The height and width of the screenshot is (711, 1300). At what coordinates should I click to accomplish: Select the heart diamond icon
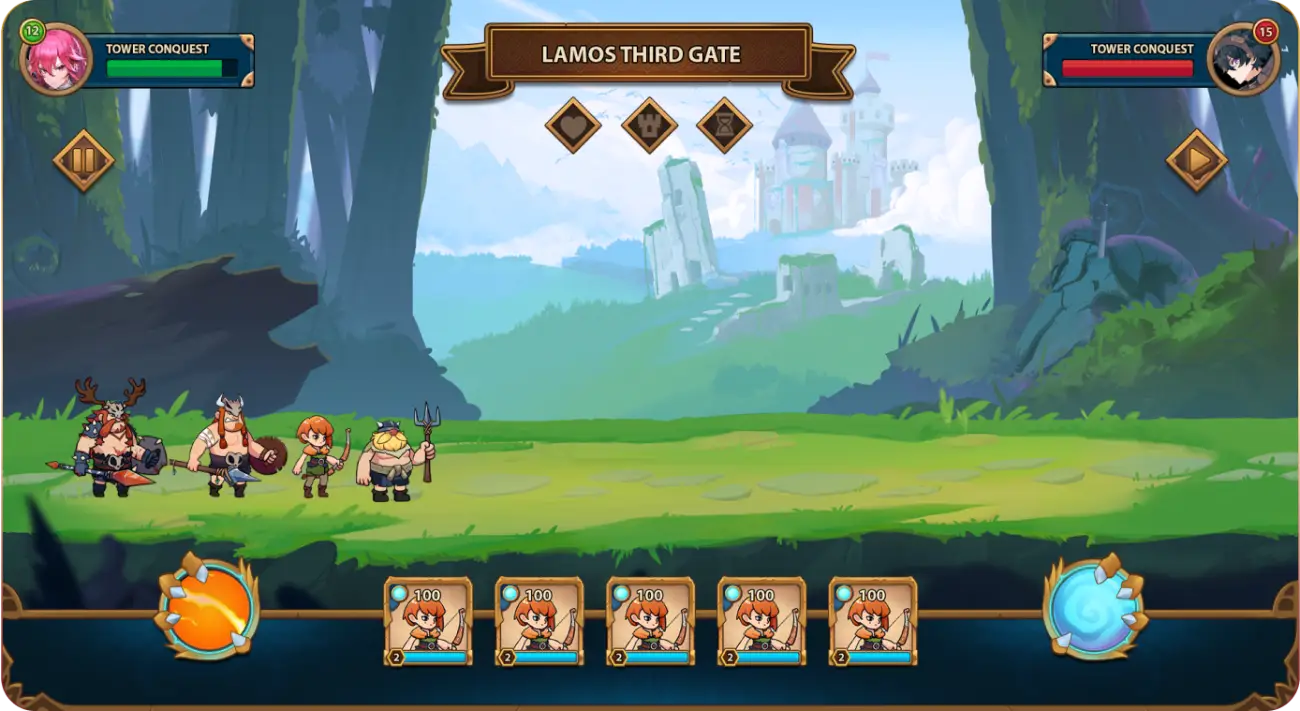click(573, 126)
